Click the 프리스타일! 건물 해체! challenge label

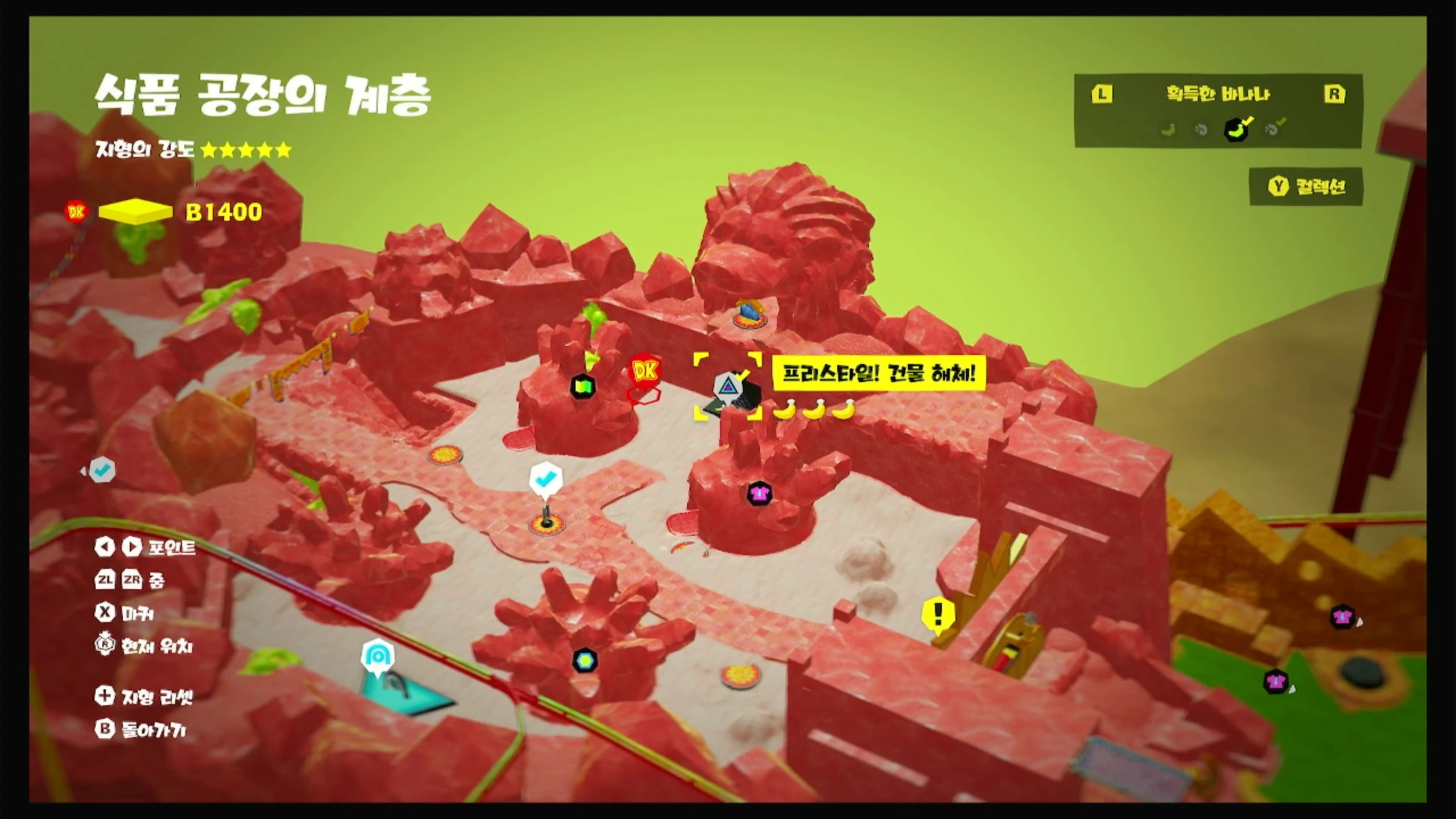click(879, 374)
